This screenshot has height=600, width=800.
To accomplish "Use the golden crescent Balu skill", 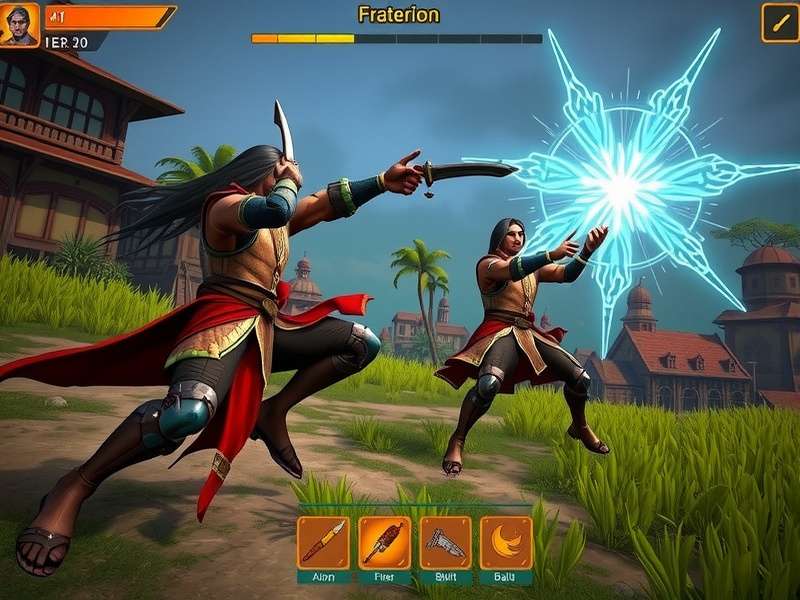I will pos(506,542).
